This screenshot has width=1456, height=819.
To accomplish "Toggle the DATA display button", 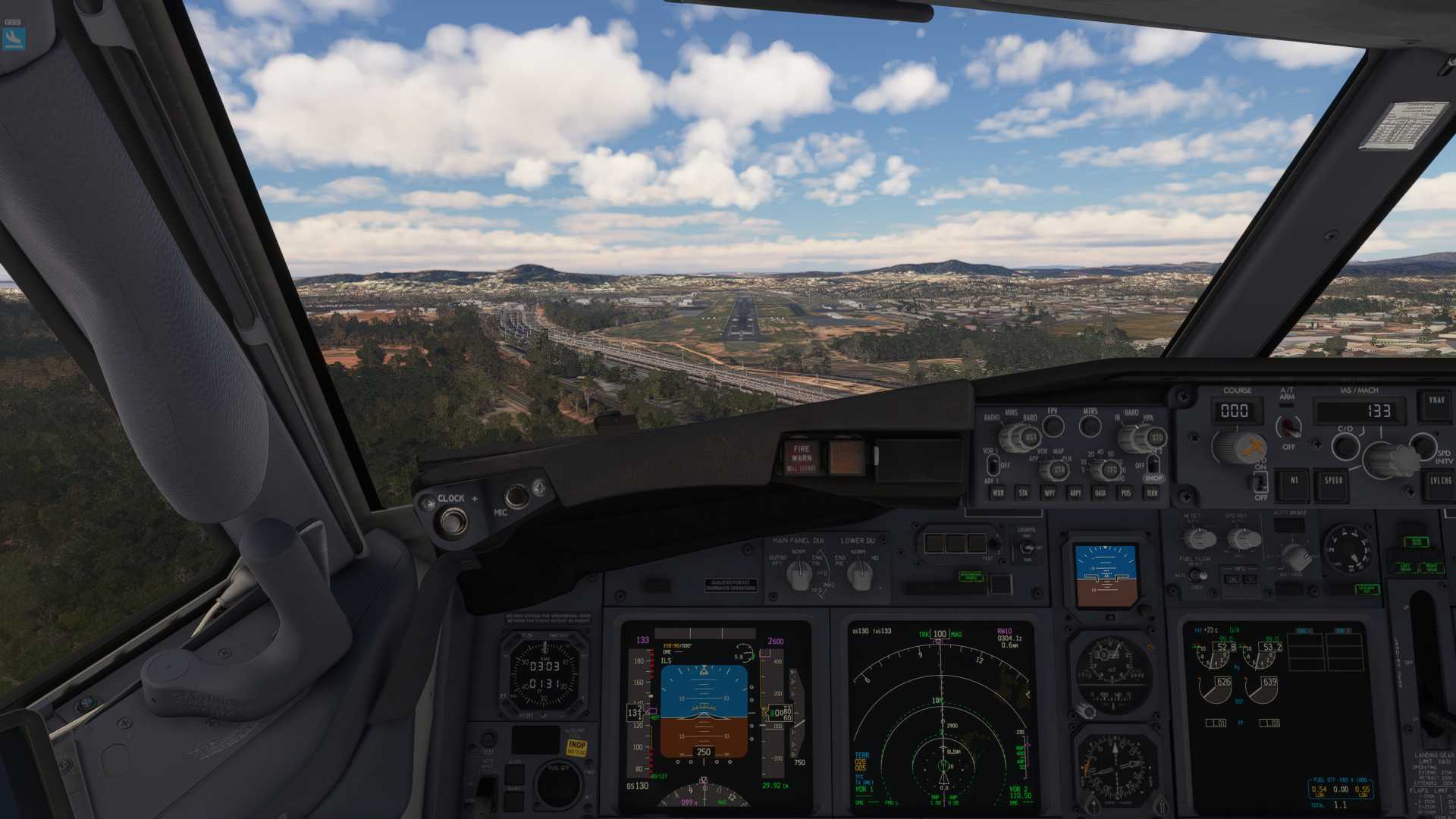I will 1100,493.
